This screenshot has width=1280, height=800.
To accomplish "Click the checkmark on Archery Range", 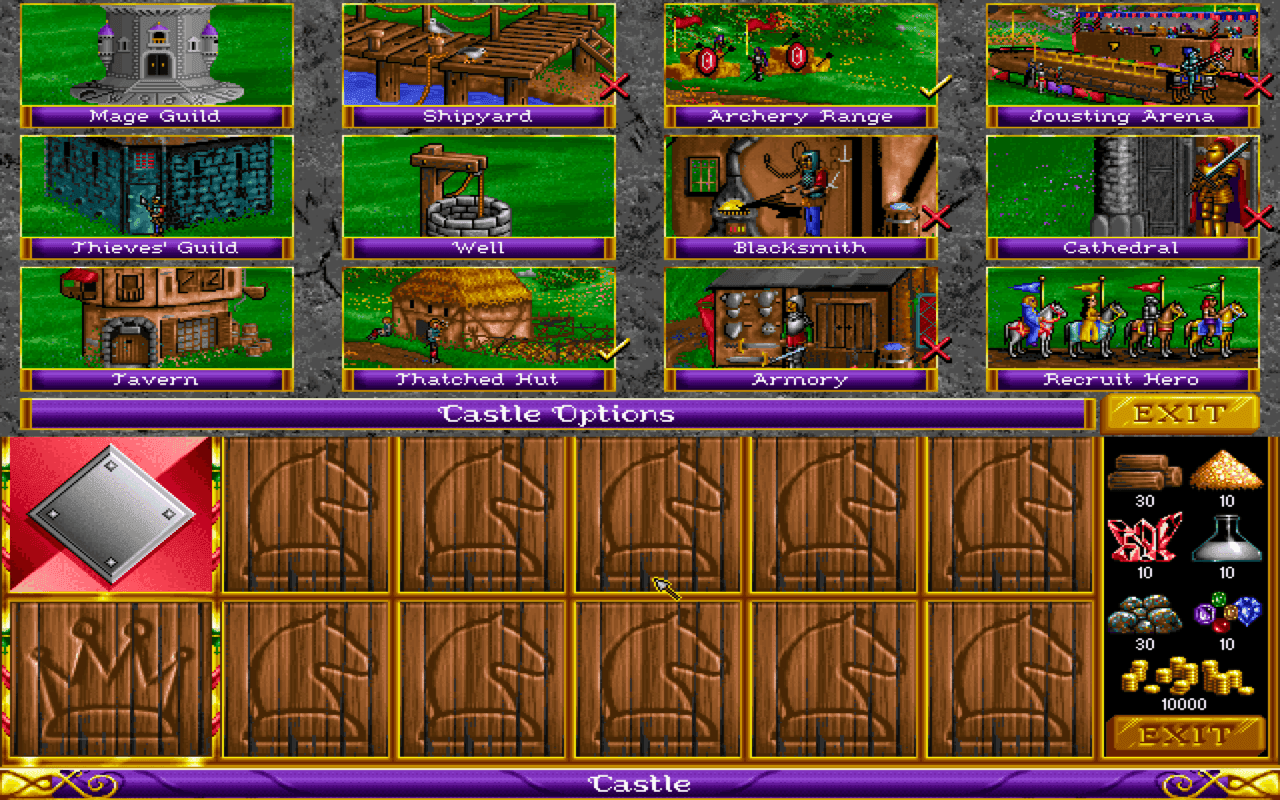I will point(933,90).
